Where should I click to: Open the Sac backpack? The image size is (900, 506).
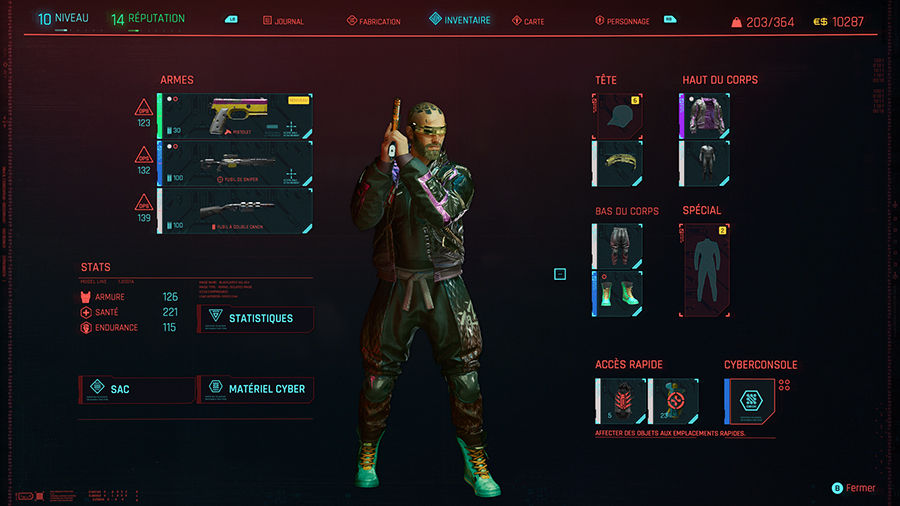click(x=137, y=388)
